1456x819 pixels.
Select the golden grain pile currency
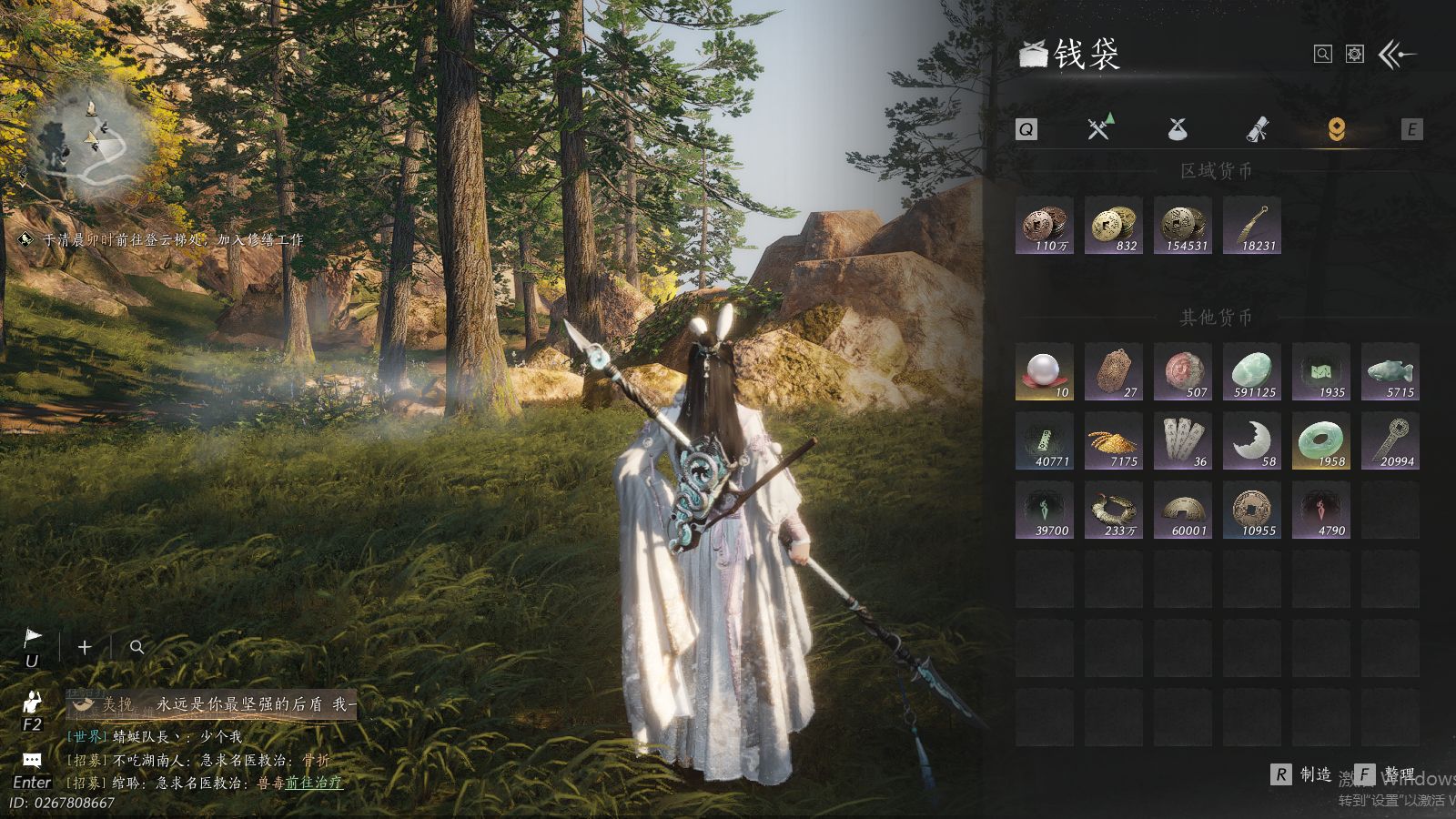pyautogui.click(x=1114, y=440)
